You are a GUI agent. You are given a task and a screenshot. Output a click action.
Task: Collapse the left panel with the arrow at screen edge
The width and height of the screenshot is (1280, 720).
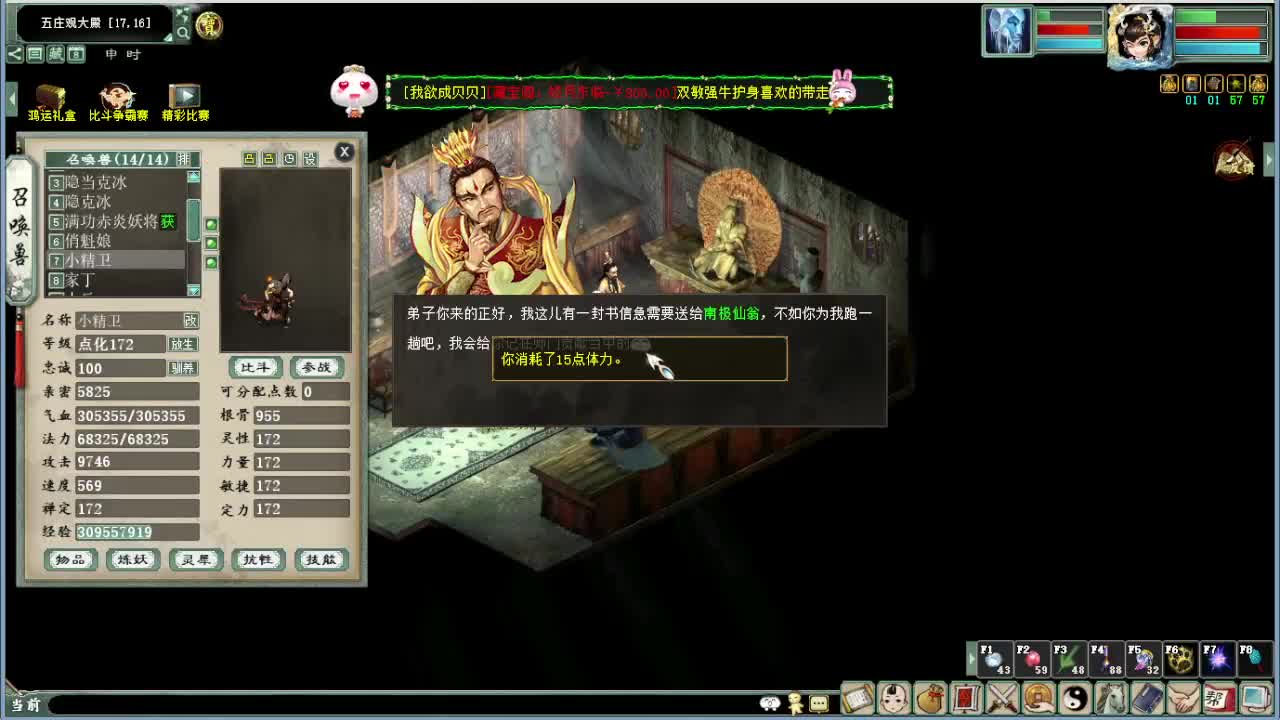pos(12,97)
